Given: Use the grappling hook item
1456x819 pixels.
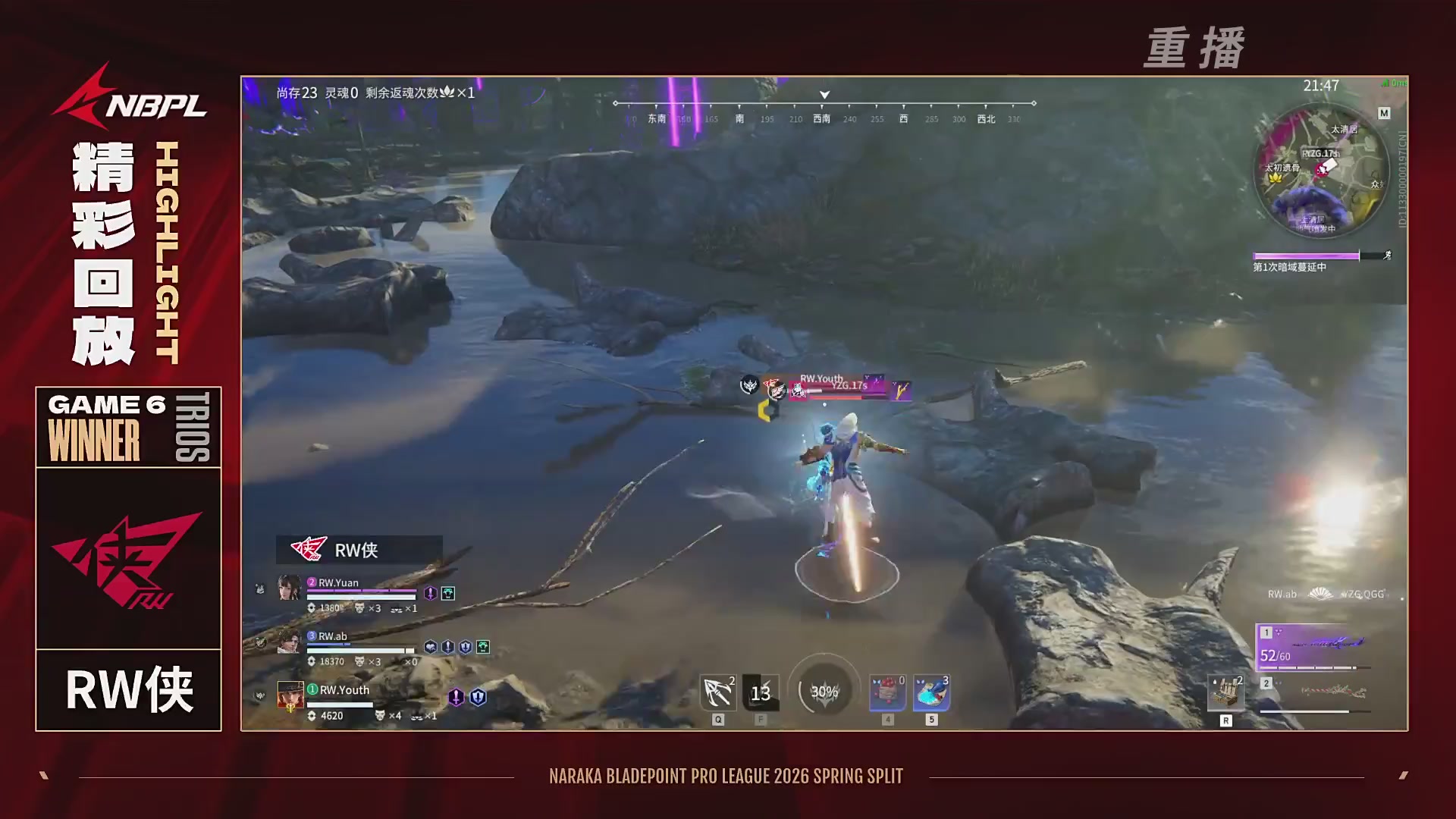Looking at the screenshot, I should (x=717, y=692).
